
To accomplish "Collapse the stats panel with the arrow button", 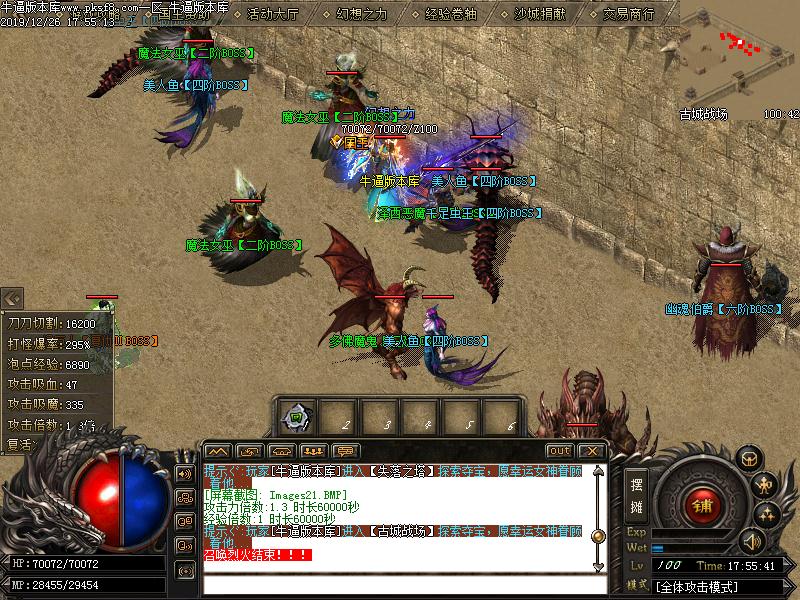I will pos(12,298).
